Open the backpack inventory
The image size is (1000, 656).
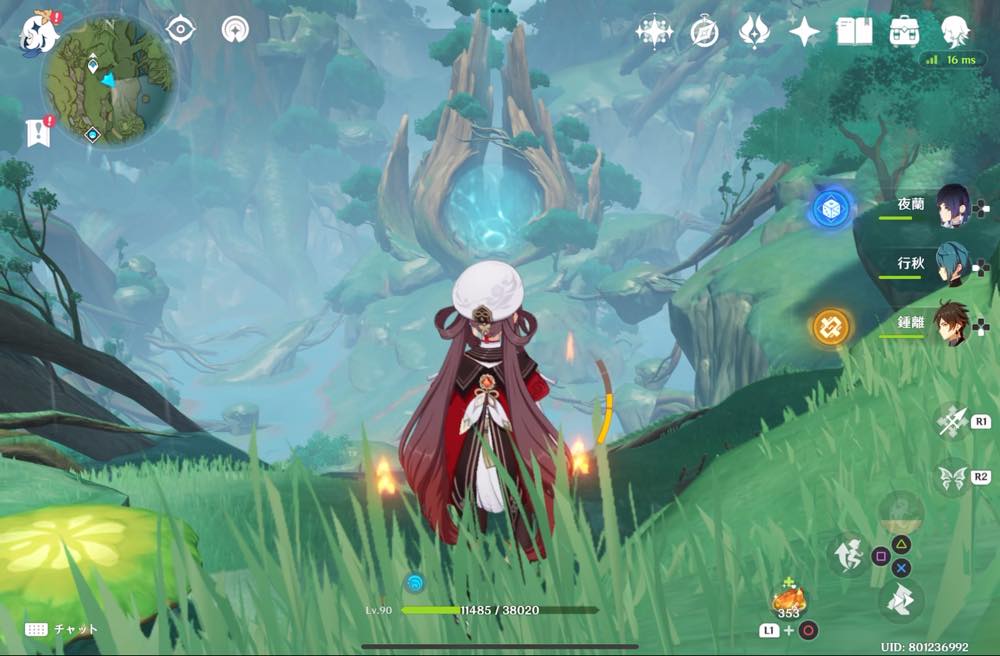(905, 32)
